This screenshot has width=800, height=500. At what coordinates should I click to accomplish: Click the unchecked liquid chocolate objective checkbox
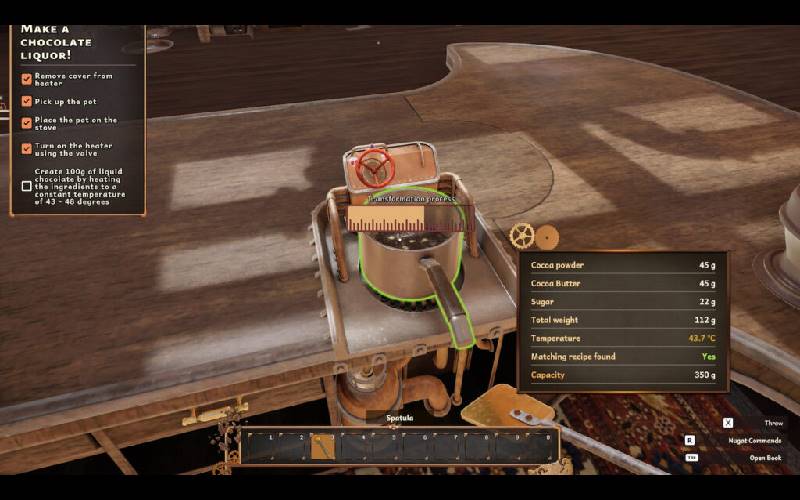(x=27, y=186)
